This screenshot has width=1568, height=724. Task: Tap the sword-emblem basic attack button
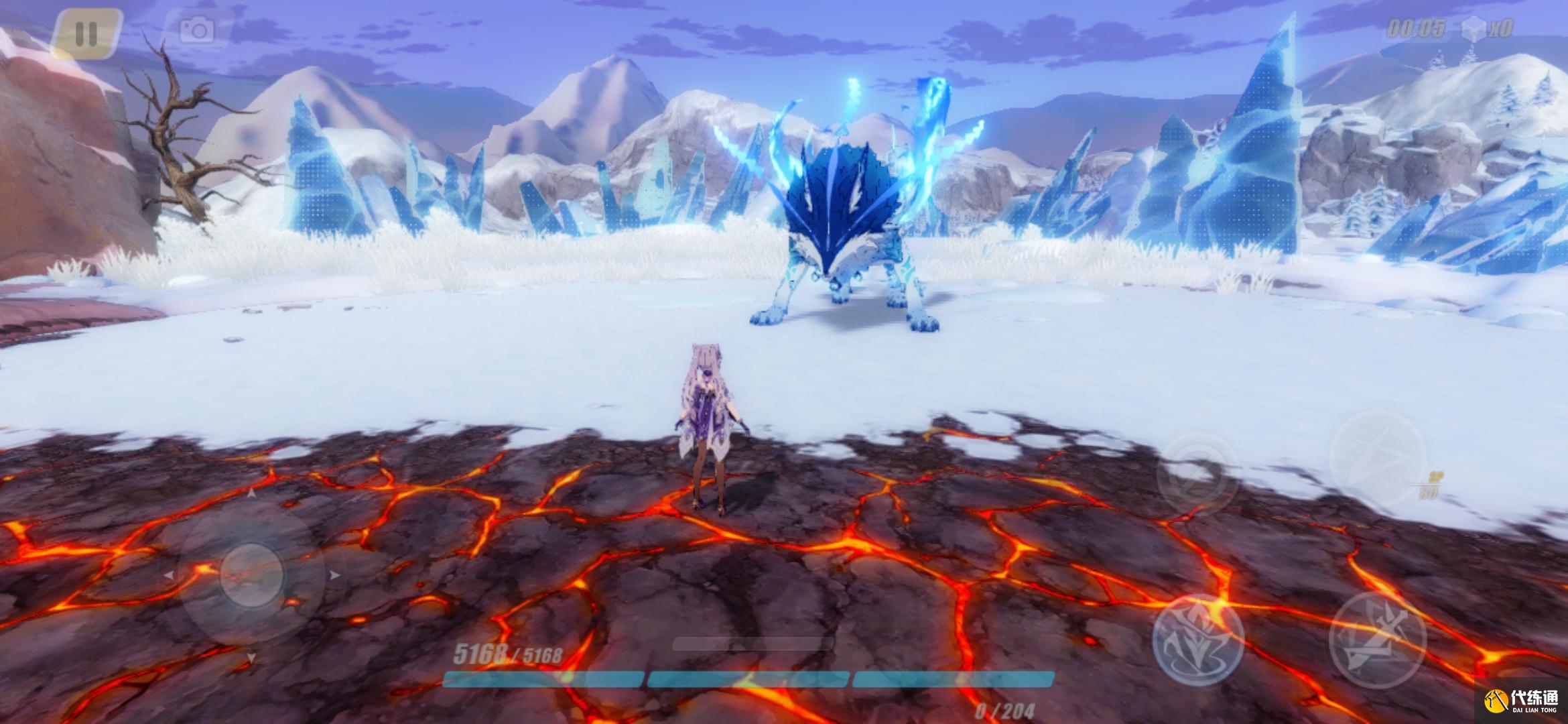coord(1376,640)
